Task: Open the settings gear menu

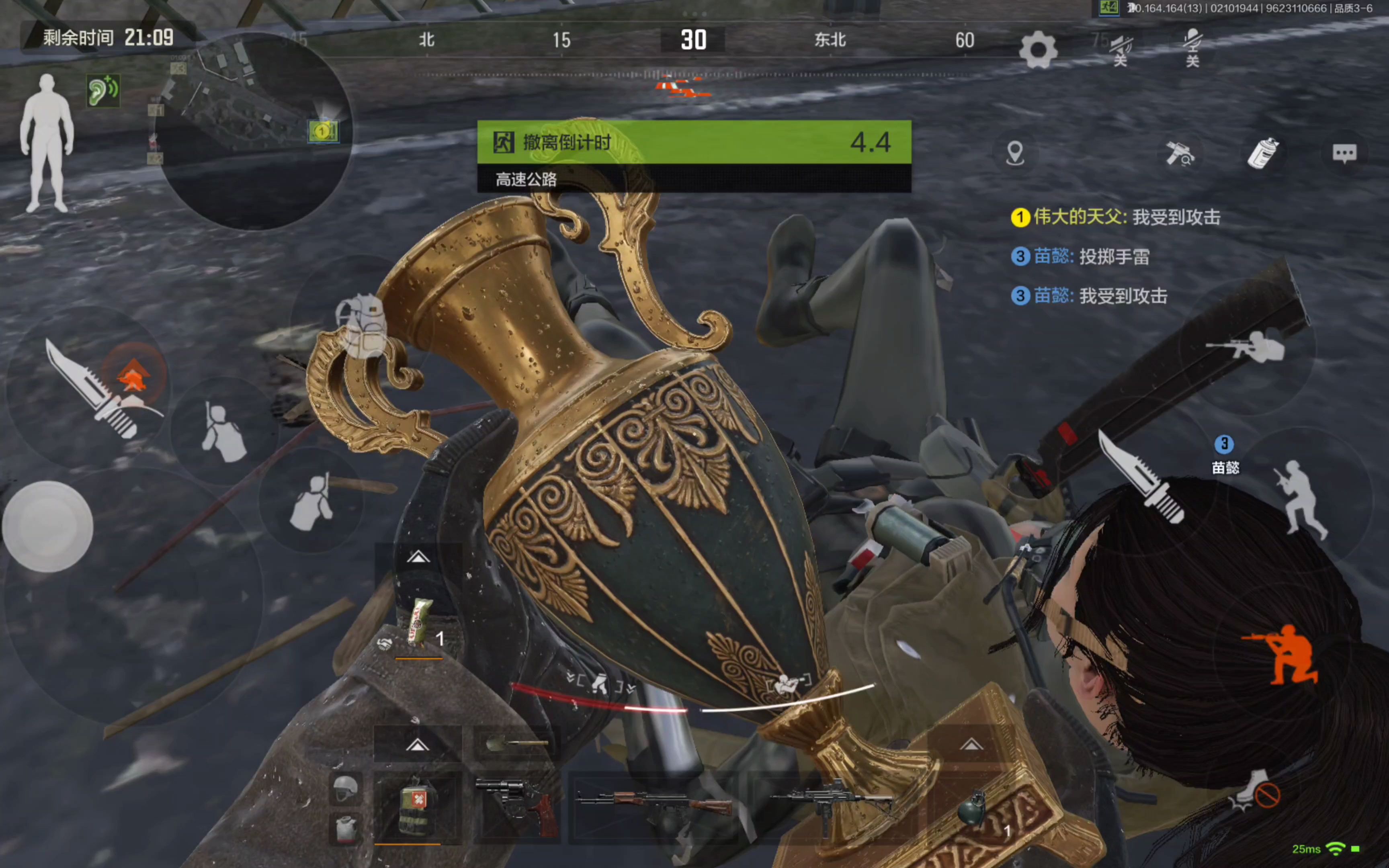Action: (1038, 51)
